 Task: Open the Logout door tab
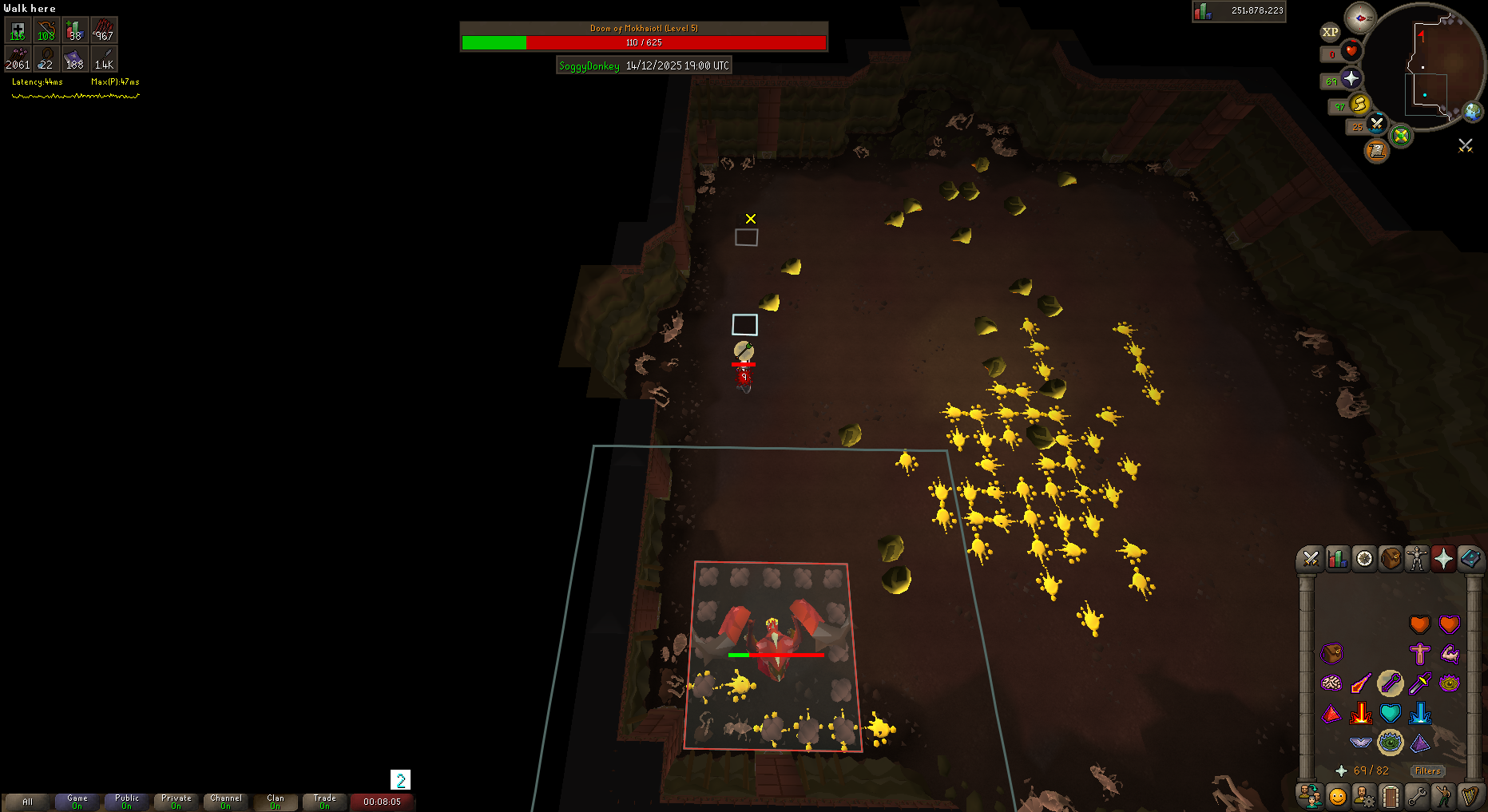click(x=1391, y=796)
